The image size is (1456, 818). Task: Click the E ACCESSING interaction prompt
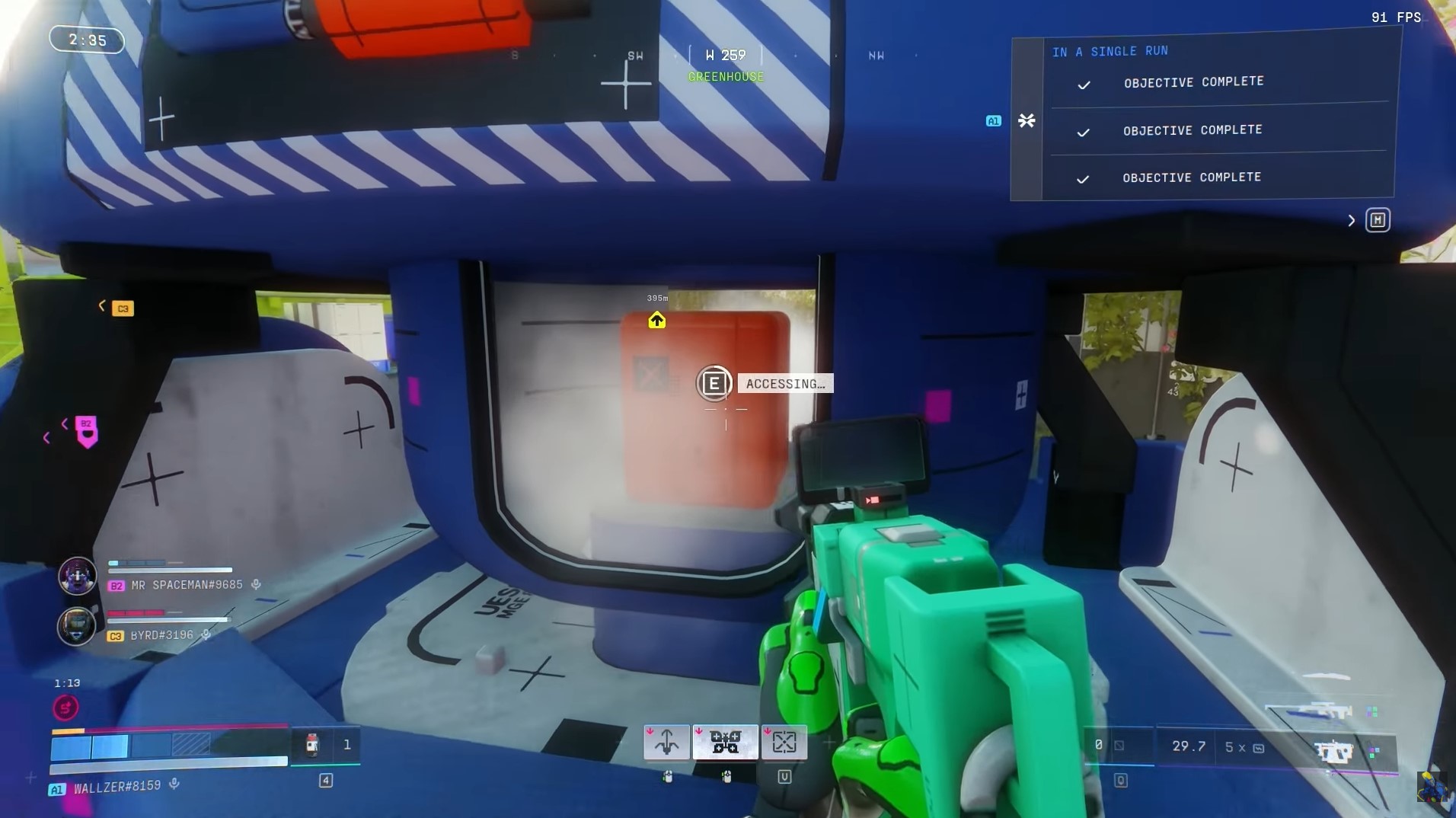pos(714,383)
